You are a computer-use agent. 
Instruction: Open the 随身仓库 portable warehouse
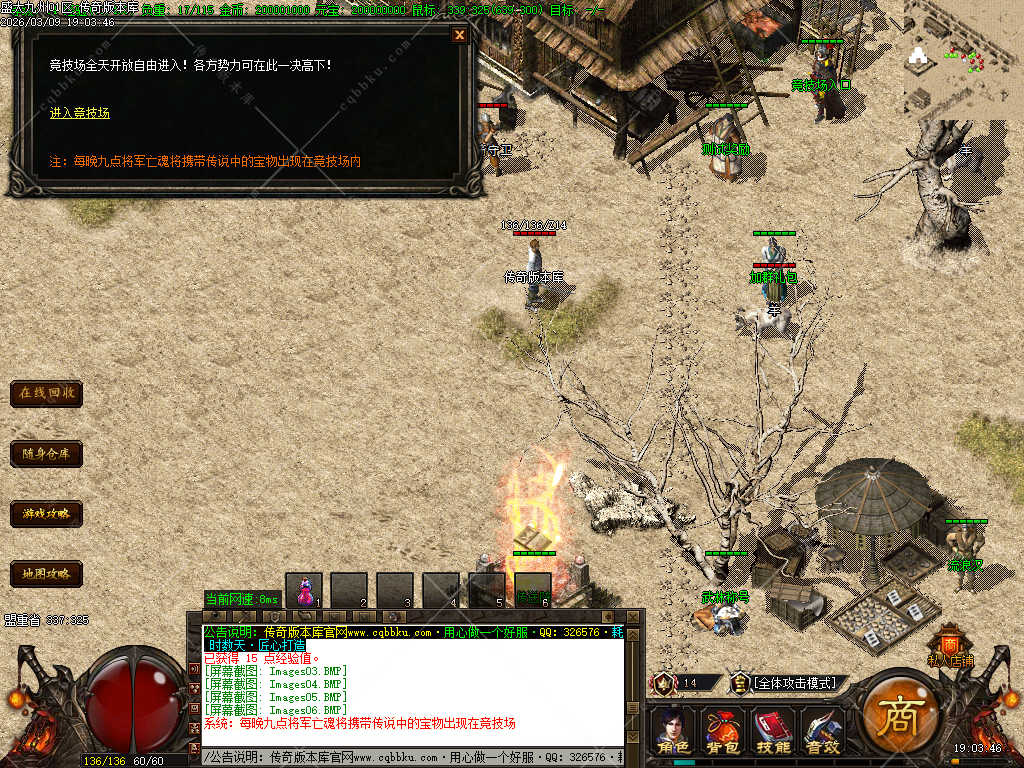[46, 454]
